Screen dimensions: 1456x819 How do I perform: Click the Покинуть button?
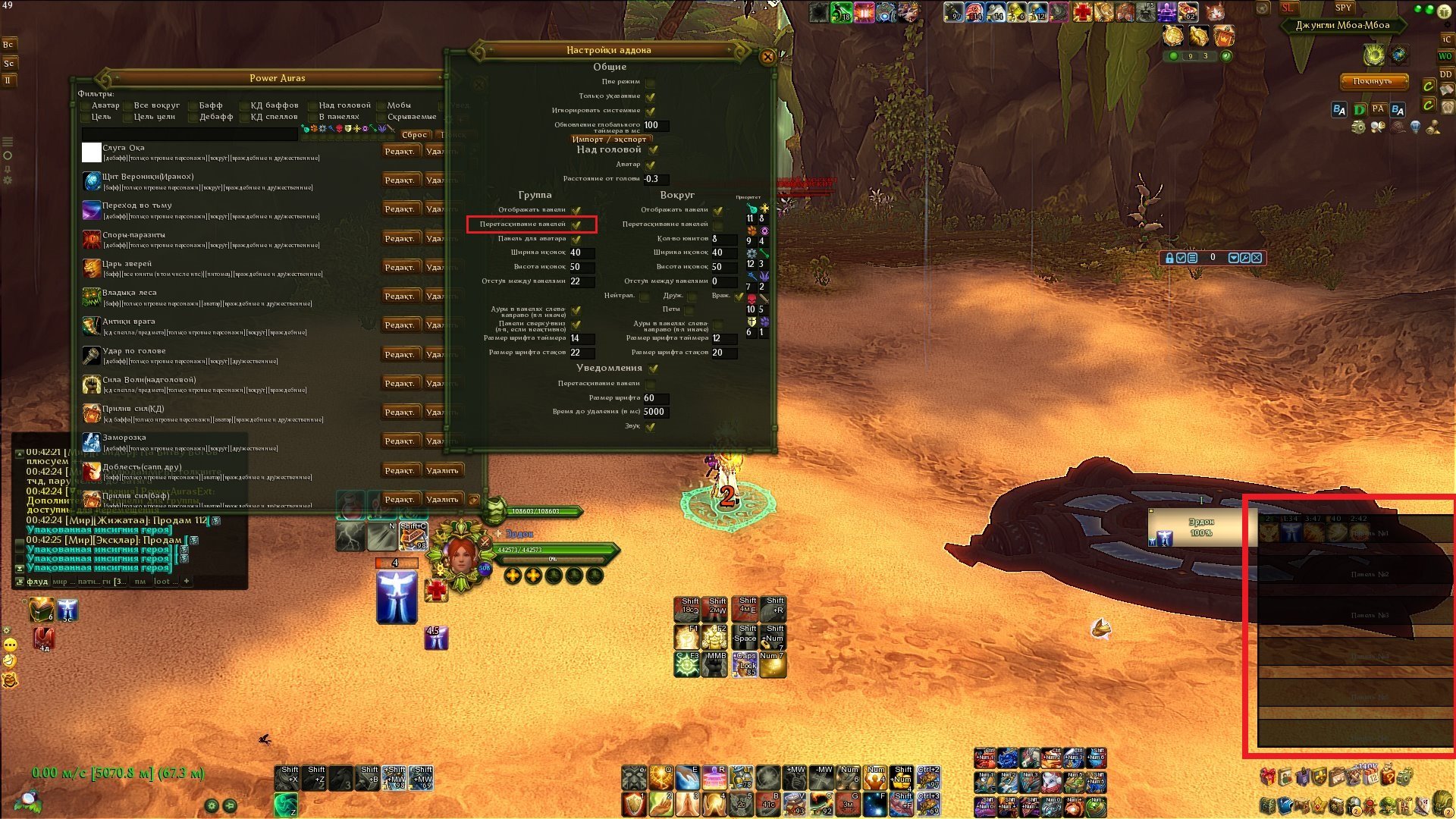(1372, 81)
